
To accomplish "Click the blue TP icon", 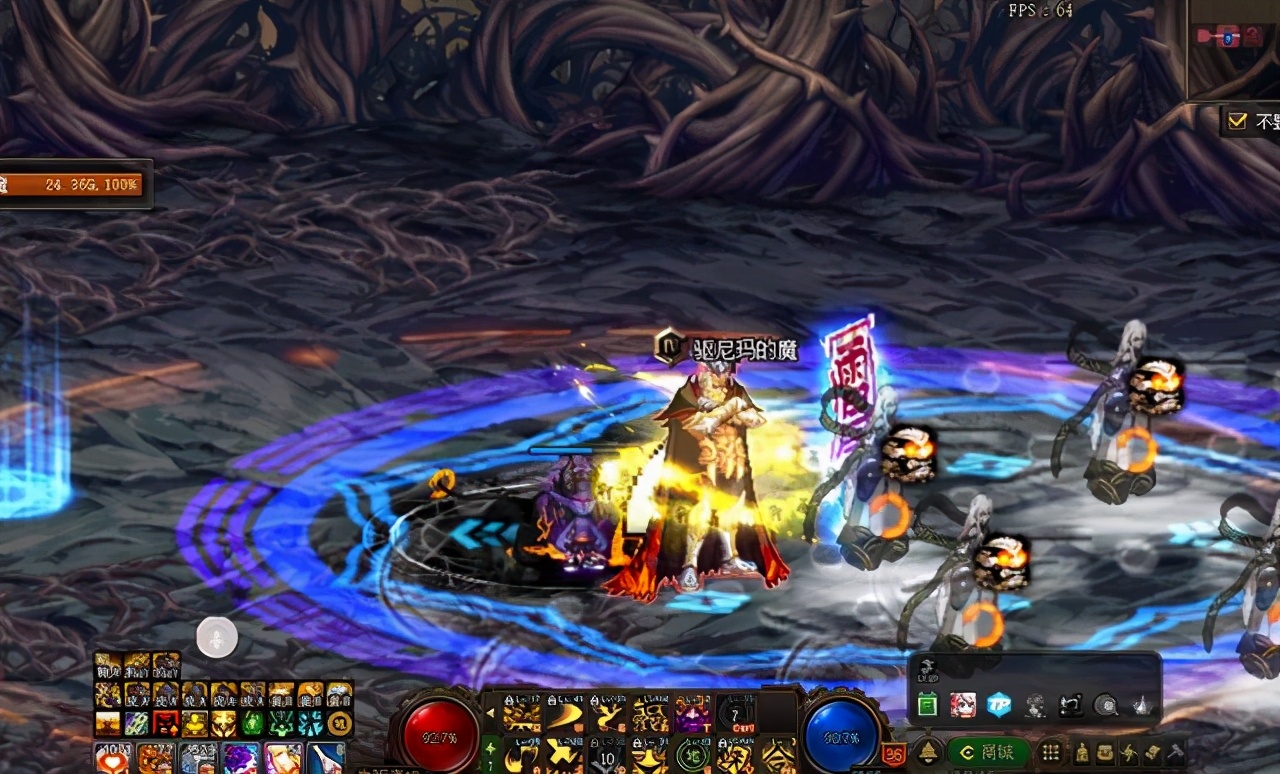I will click(x=998, y=705).
